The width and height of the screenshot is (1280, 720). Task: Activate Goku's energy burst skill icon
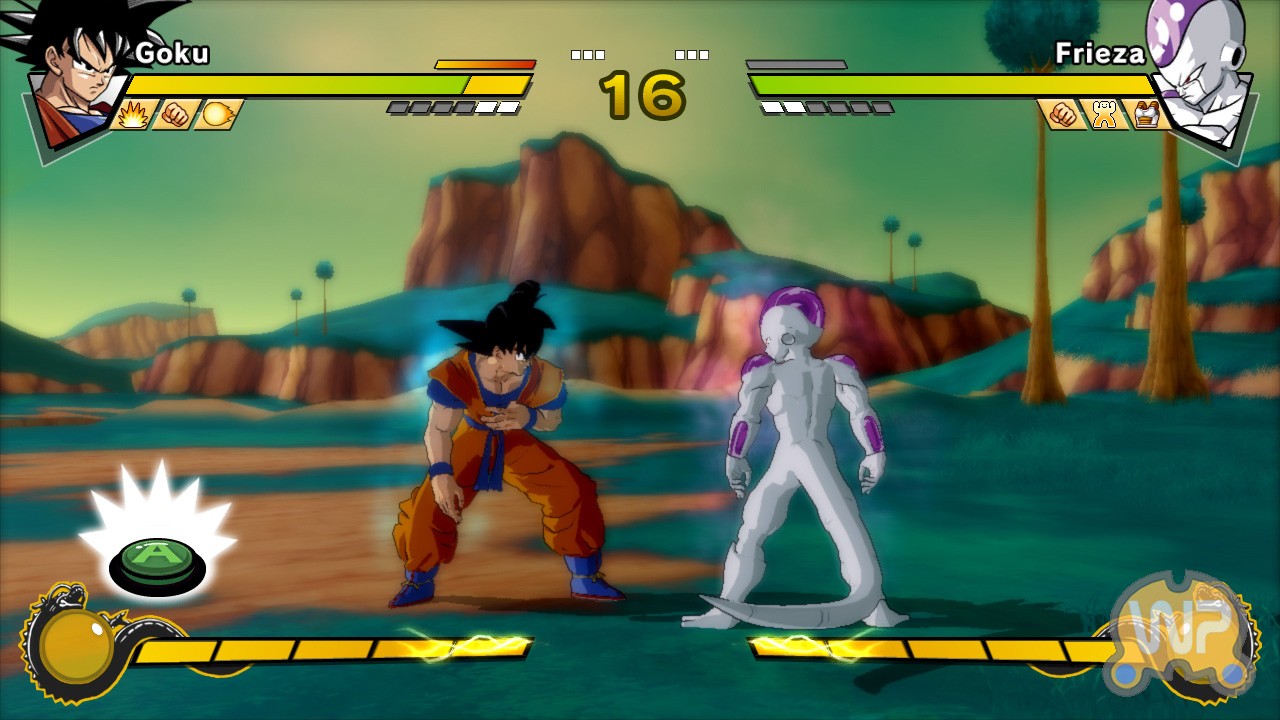pyautogui.click(x=133, y=115)
